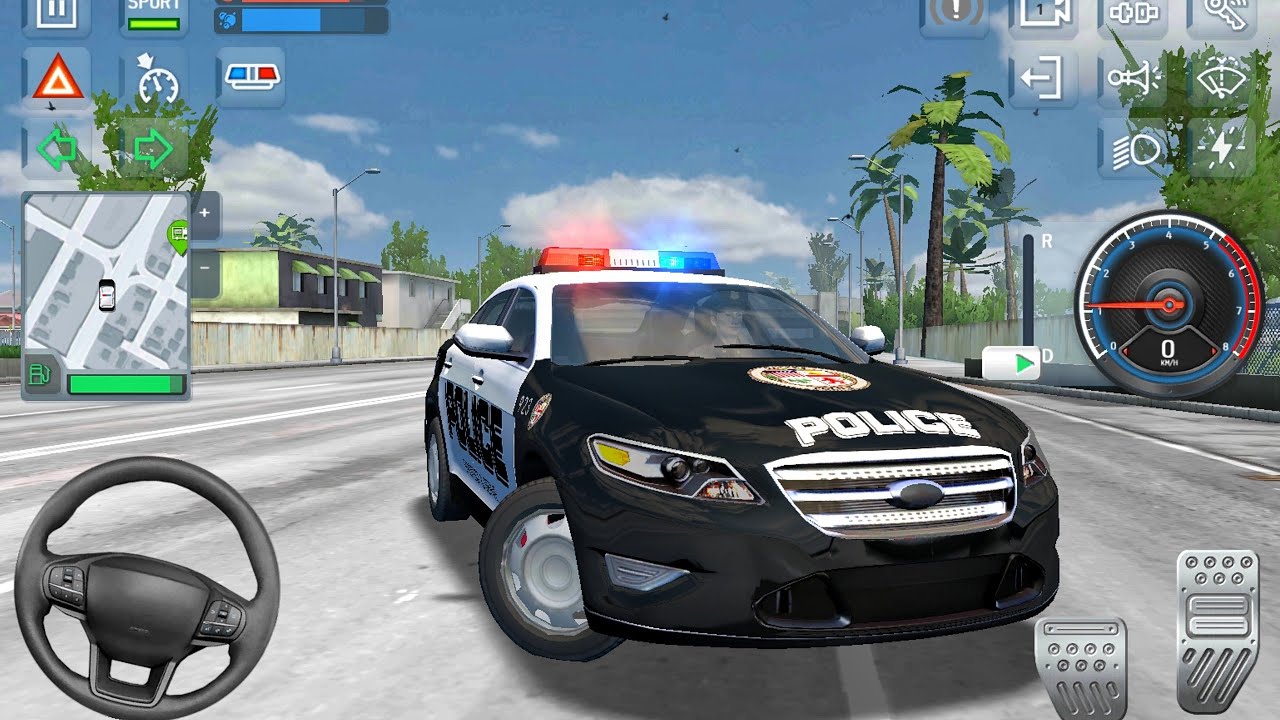Switch the SPORT driving mode
The width and height of the screenshot is (1280, 720).
coord(153,14)
